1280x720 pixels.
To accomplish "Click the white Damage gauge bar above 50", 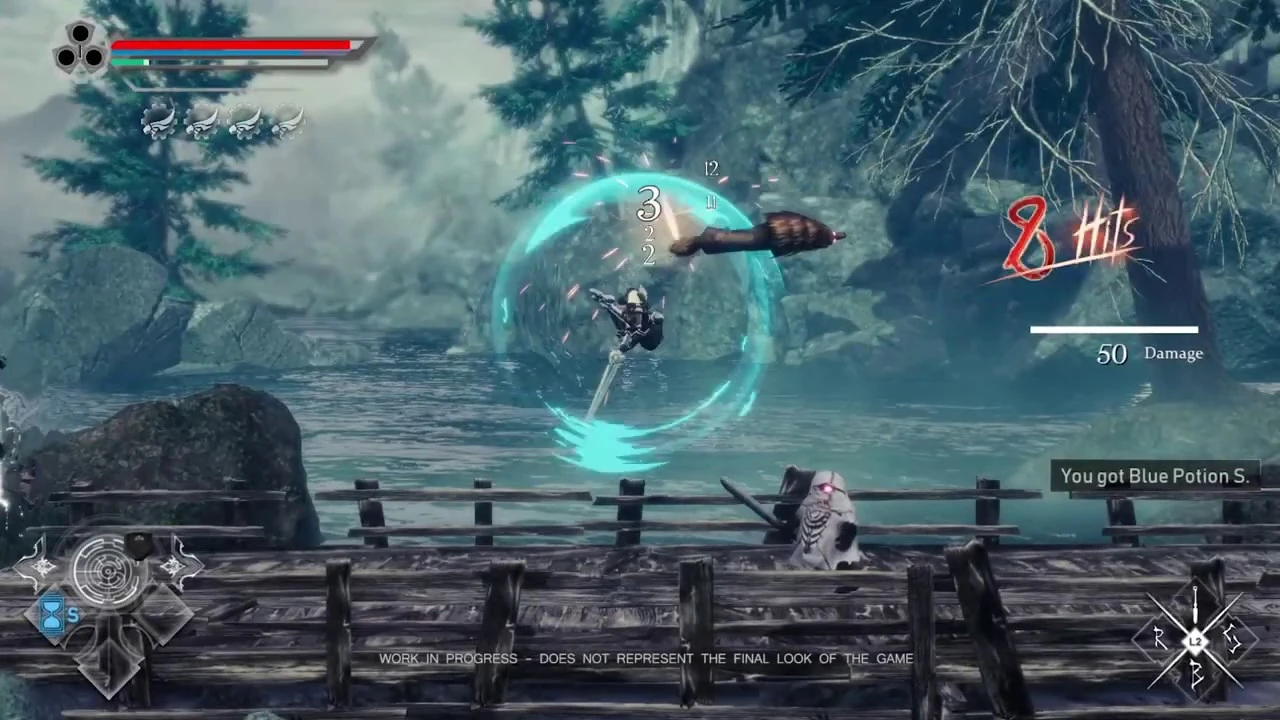I will point(1113,328).
